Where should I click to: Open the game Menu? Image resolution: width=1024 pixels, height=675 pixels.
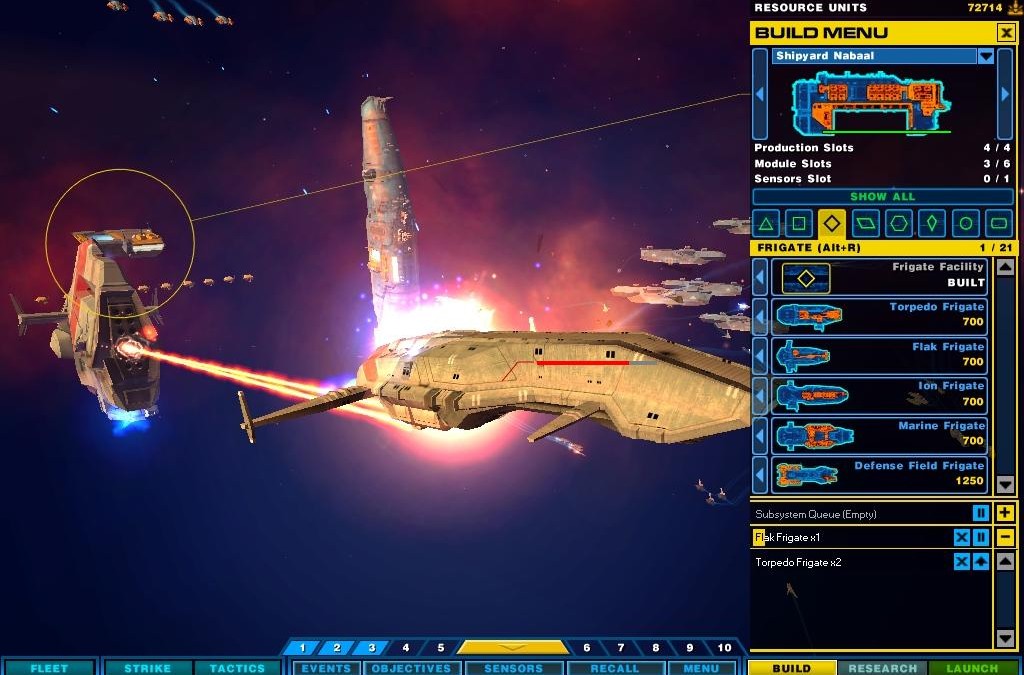point(701,668)
